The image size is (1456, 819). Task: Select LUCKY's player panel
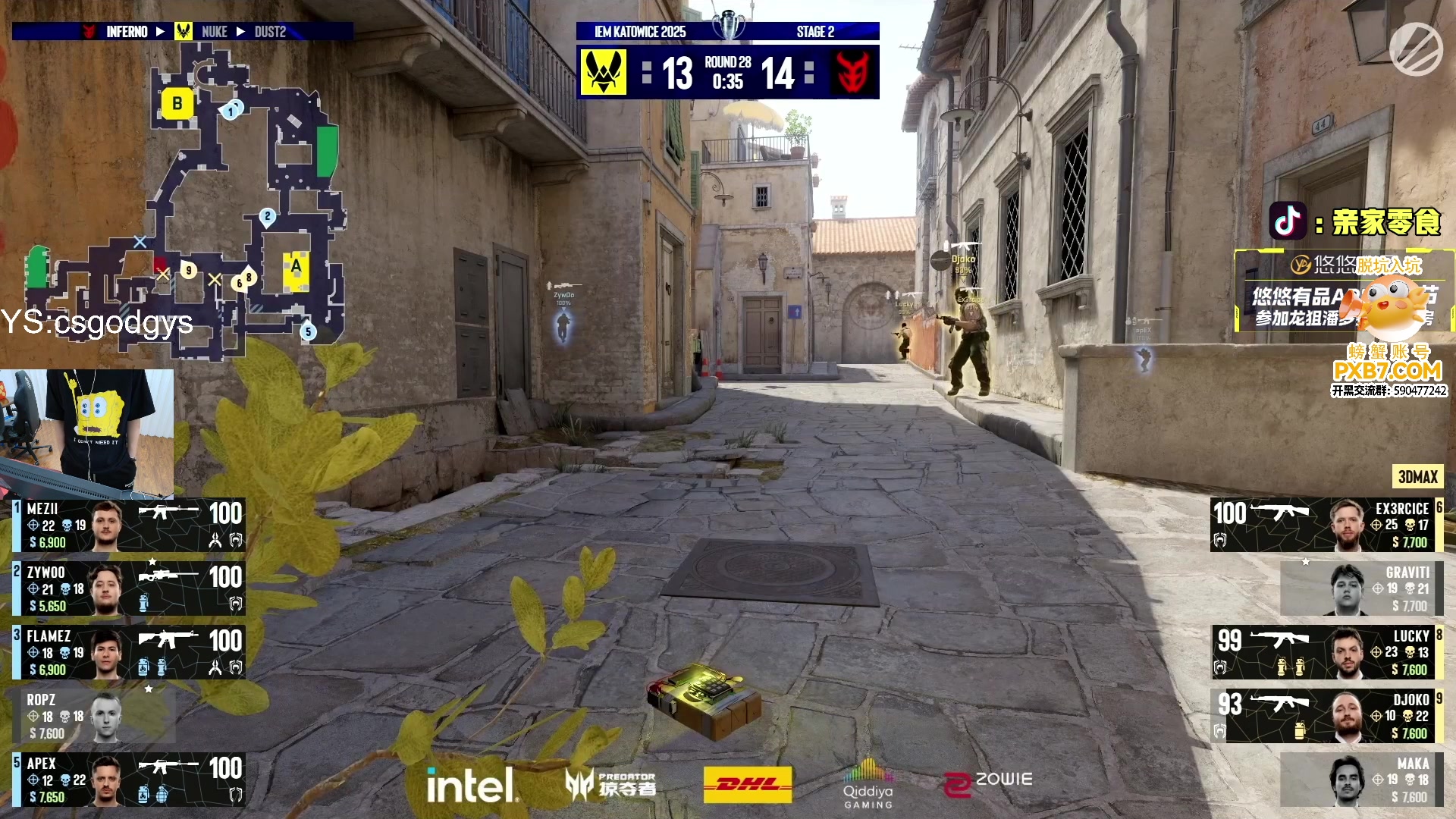coord(1326,652)
